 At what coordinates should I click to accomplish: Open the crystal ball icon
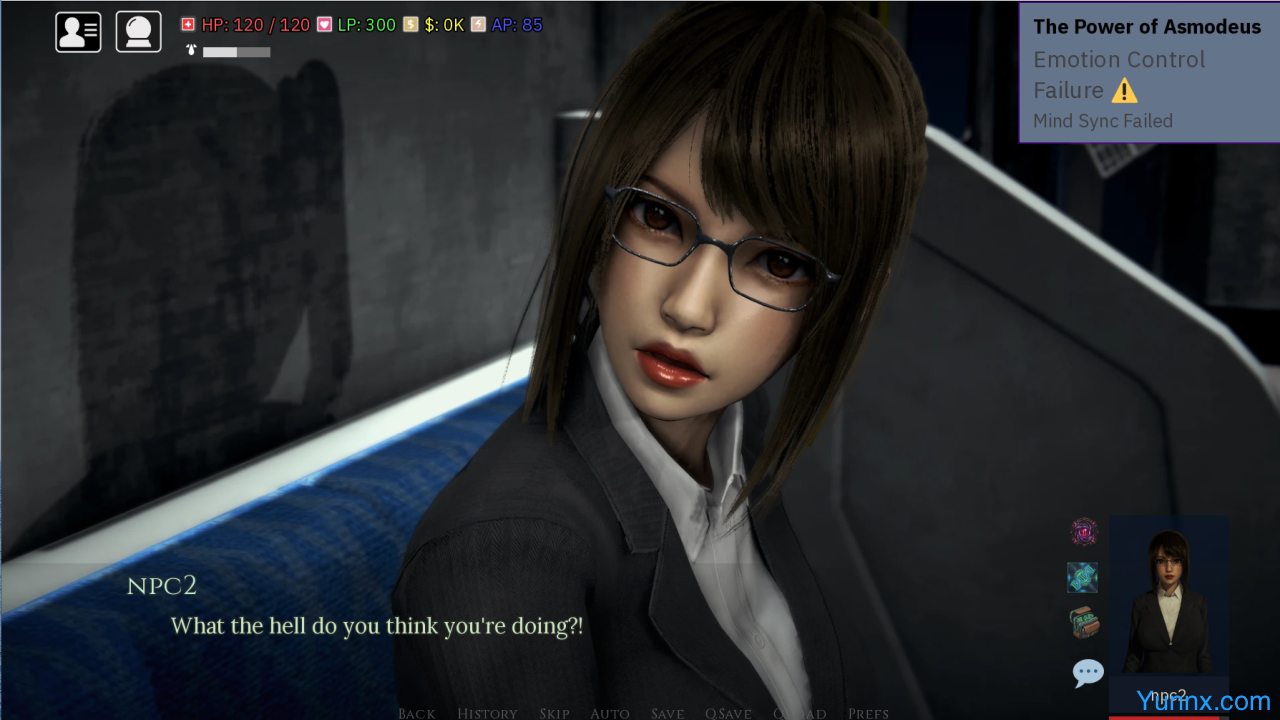click(138, 32)
